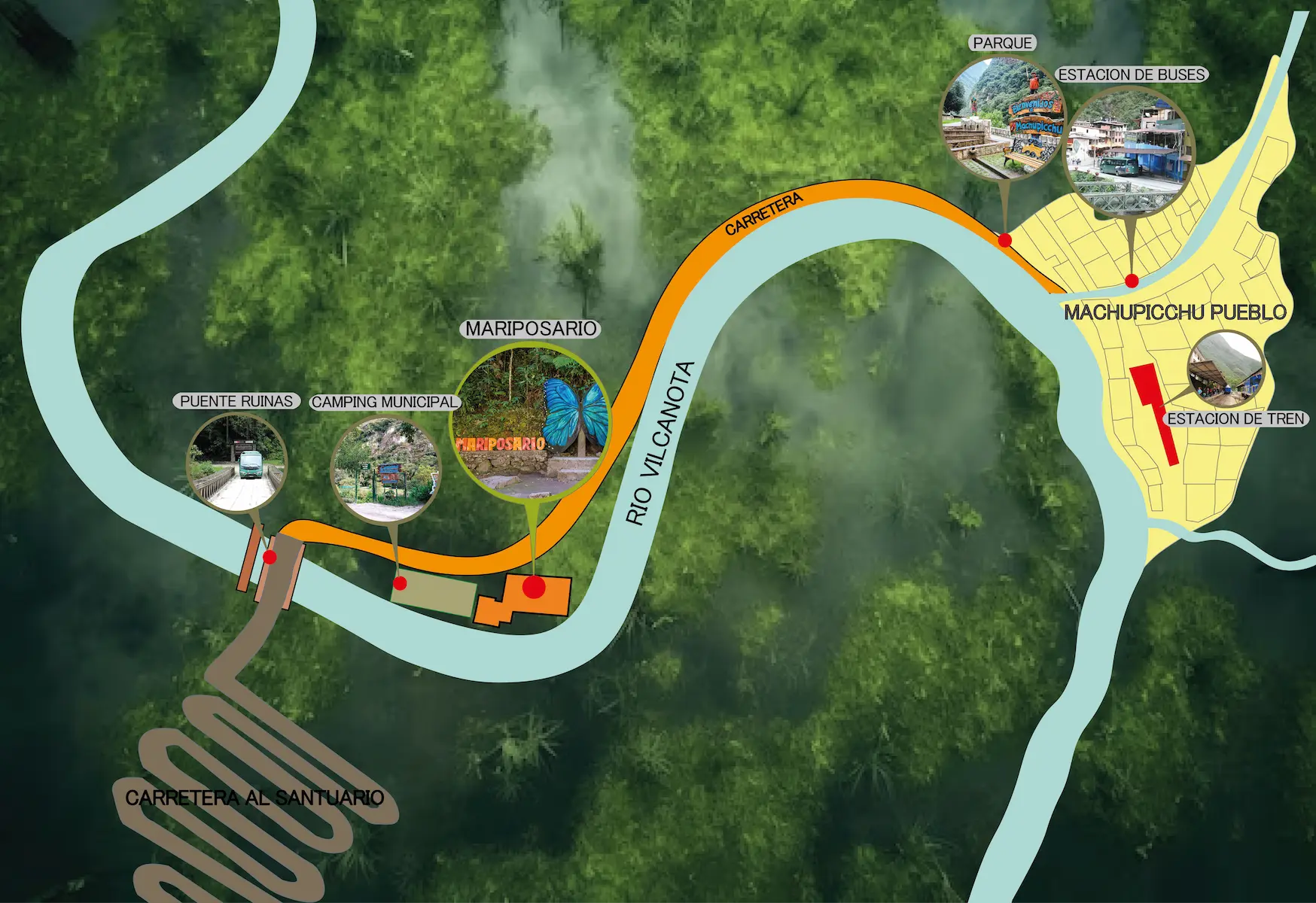The image size is (1316, 903).
Task: Click the MARIPOSARIO label
Action: click(531, 329)
